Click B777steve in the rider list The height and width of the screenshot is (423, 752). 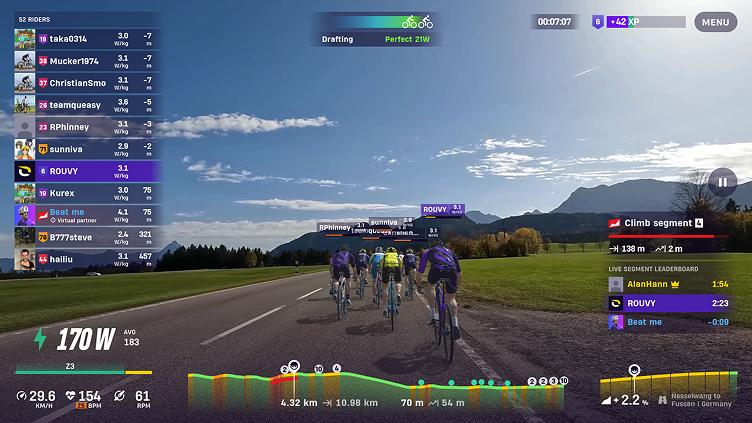[85, 237]
